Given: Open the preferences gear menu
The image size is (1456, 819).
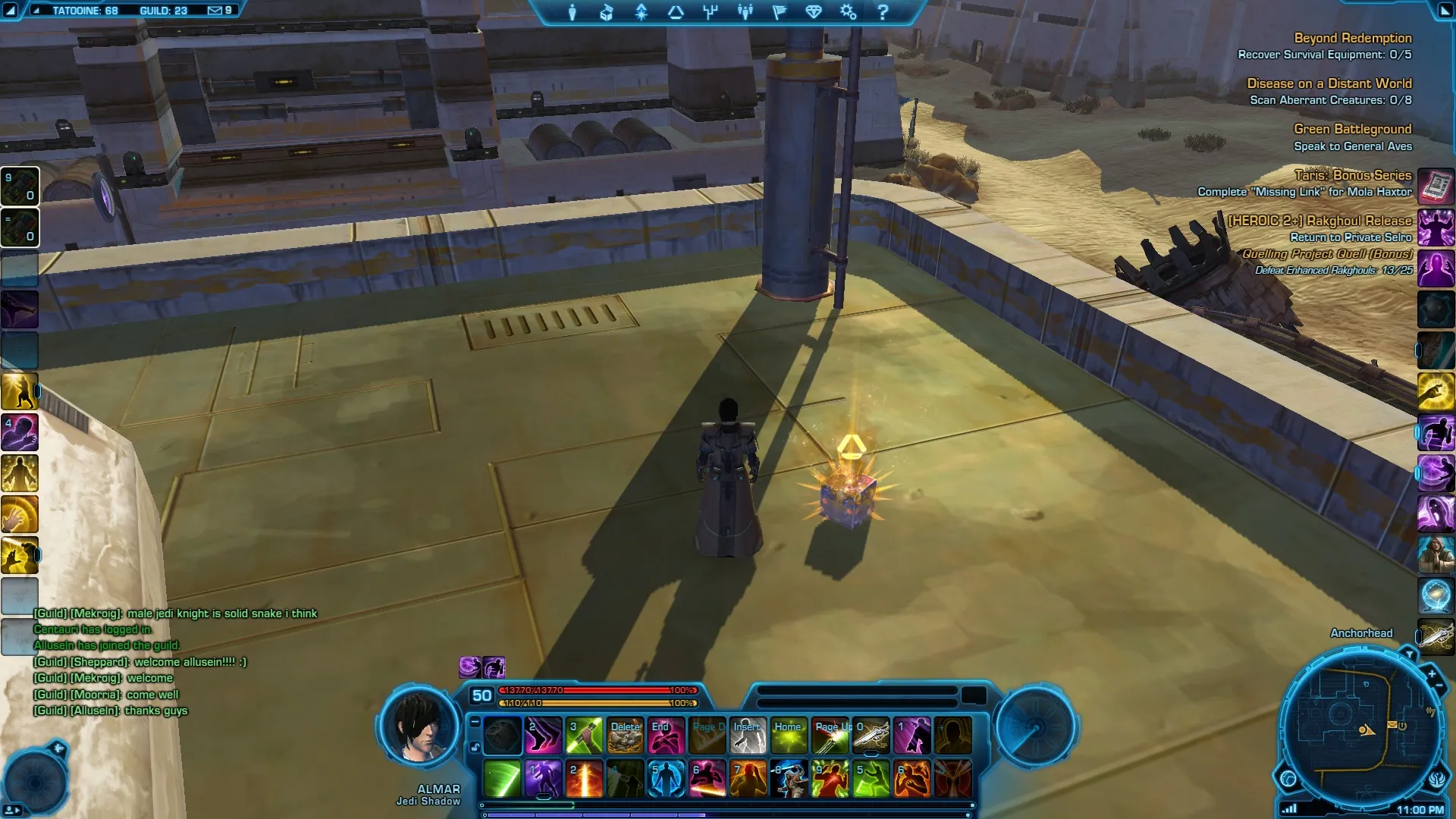Looking at the screenshot, I should (848, 12).
